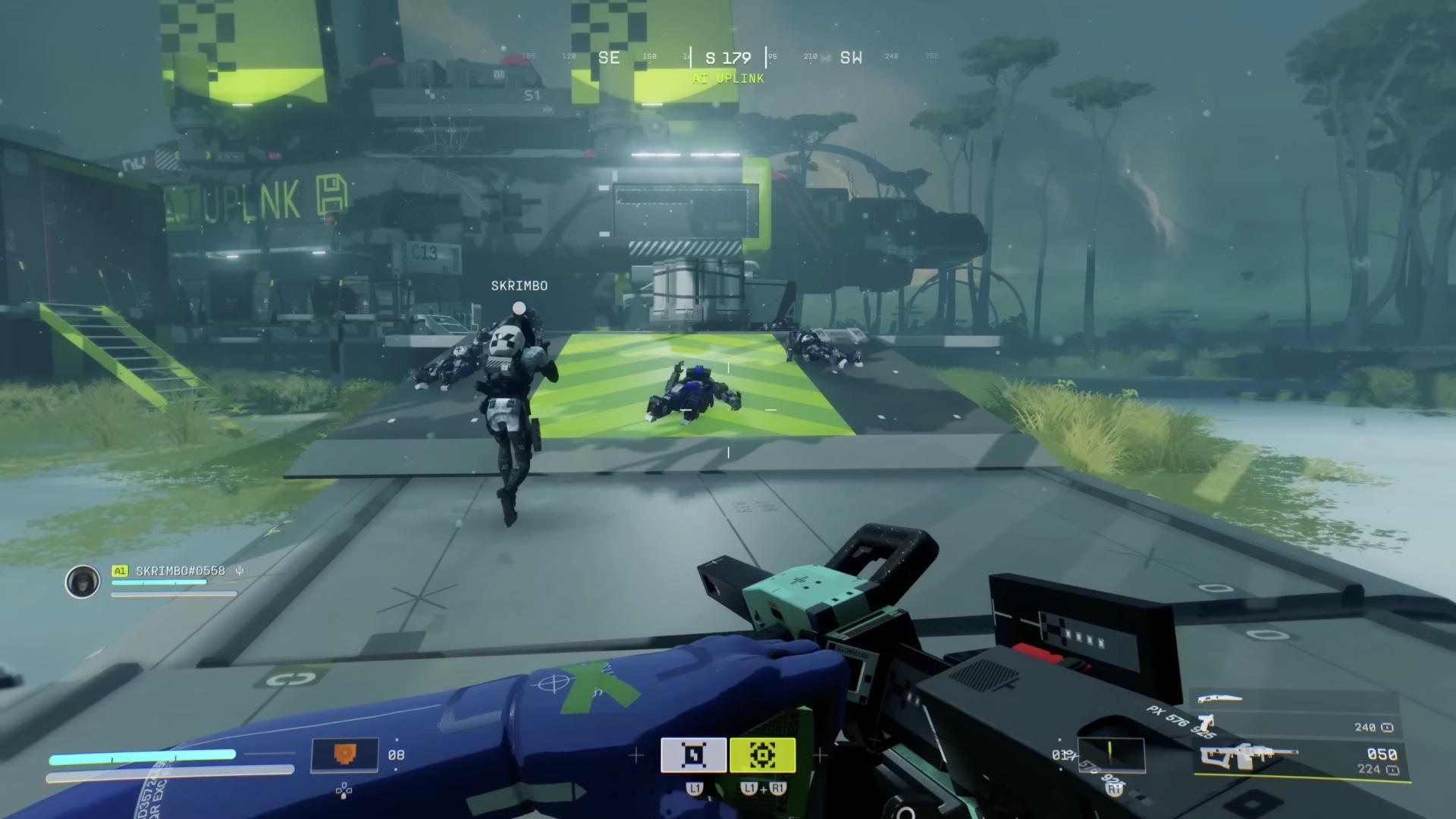Select the grenade slot with yellow spike
This screenshot has width=1456, height=819.
click(x=1110, y=755)
